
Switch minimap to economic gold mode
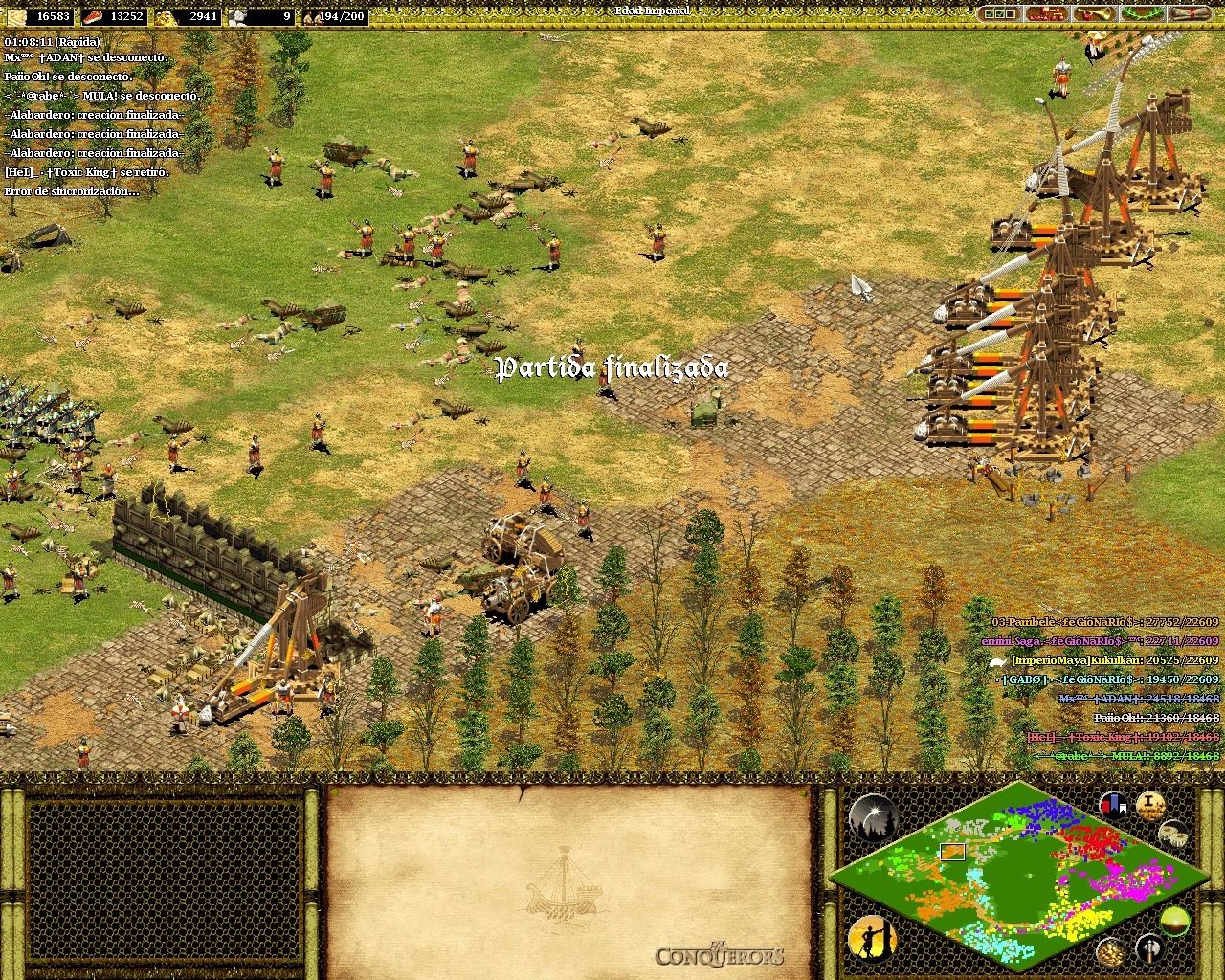pyautogui.click(x=1111, y=951)
